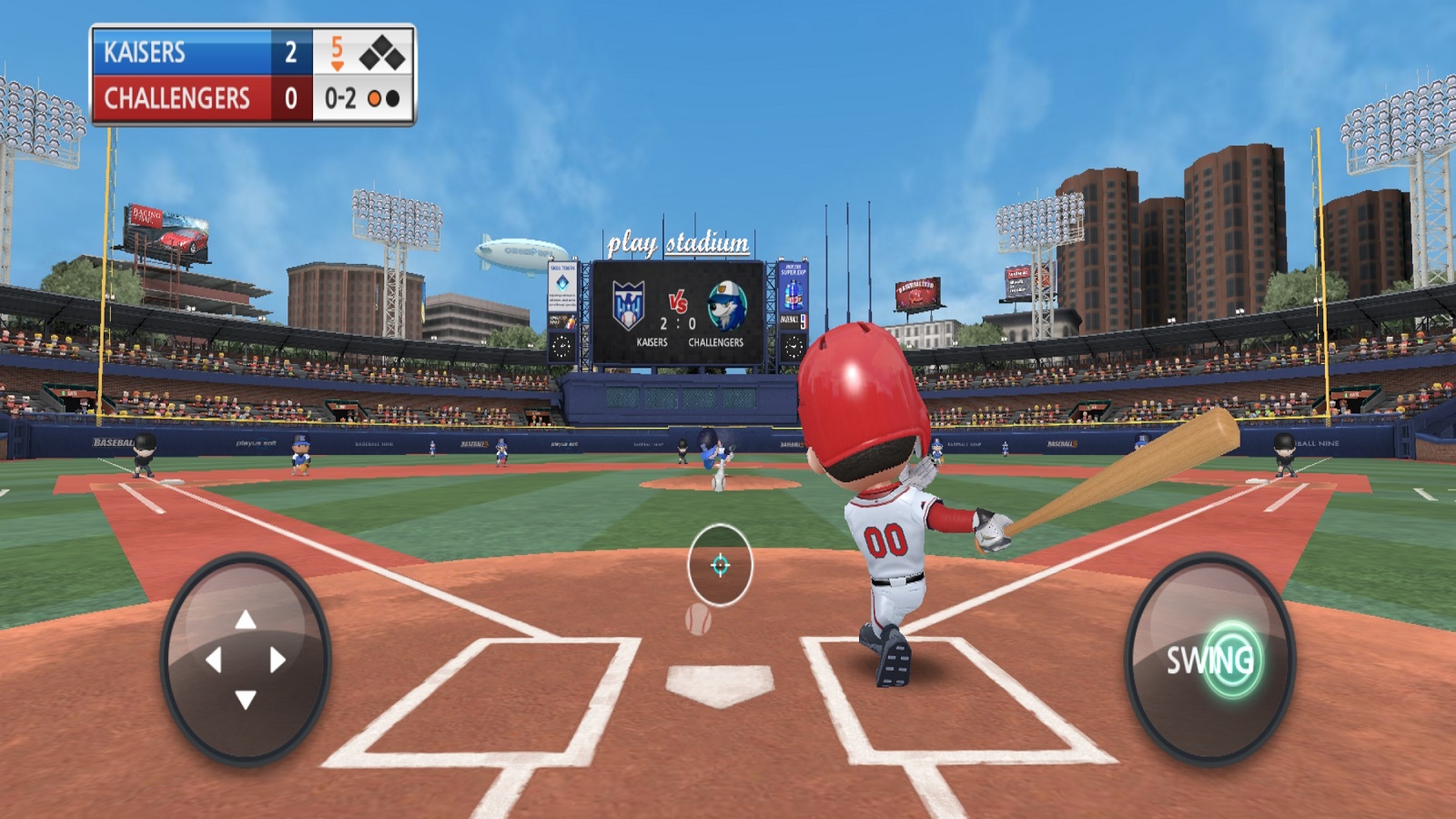Click the left arrow on the directional pad
The width and height of the screenshot is (1456, 819).
click(214, 660)
